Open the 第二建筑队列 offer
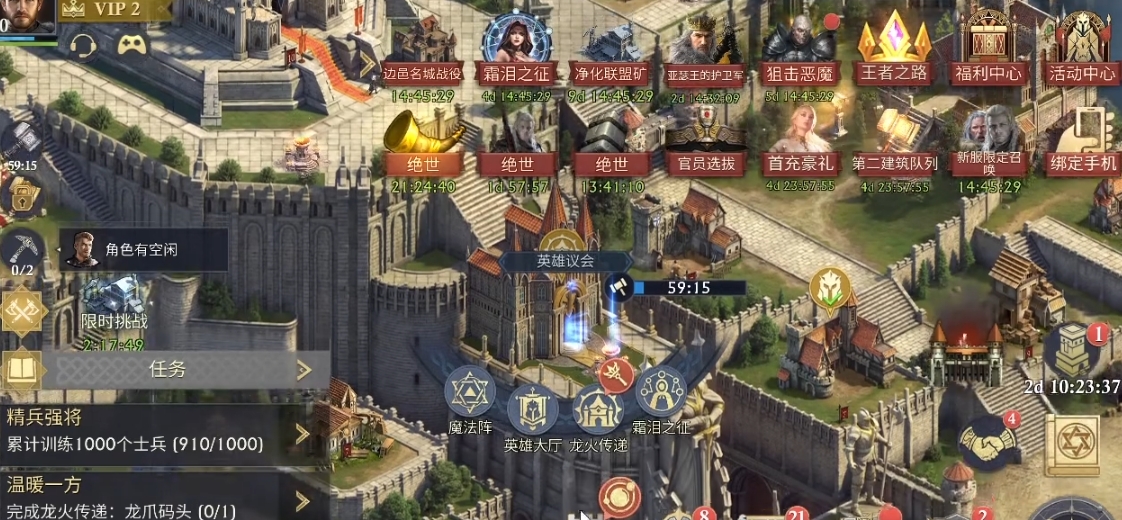 [x=894, y=145]
